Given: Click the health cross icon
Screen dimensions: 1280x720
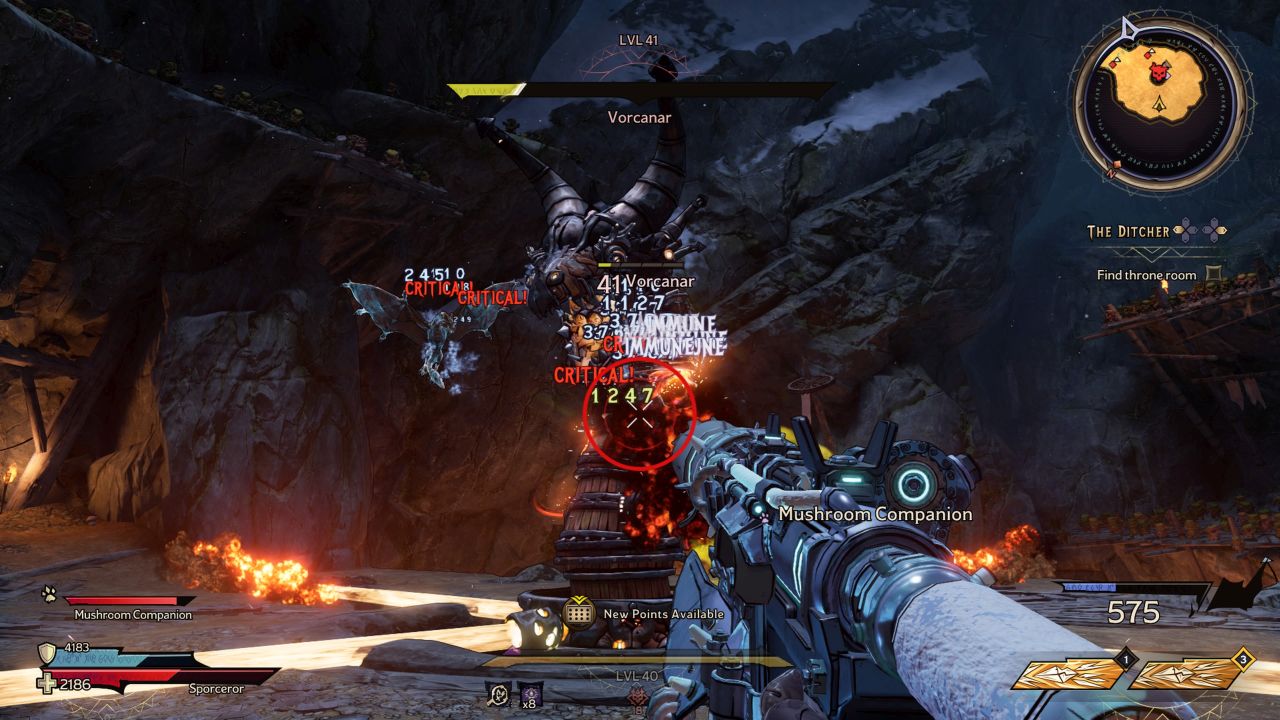Looking at the screenshot, I should point(47,684).
